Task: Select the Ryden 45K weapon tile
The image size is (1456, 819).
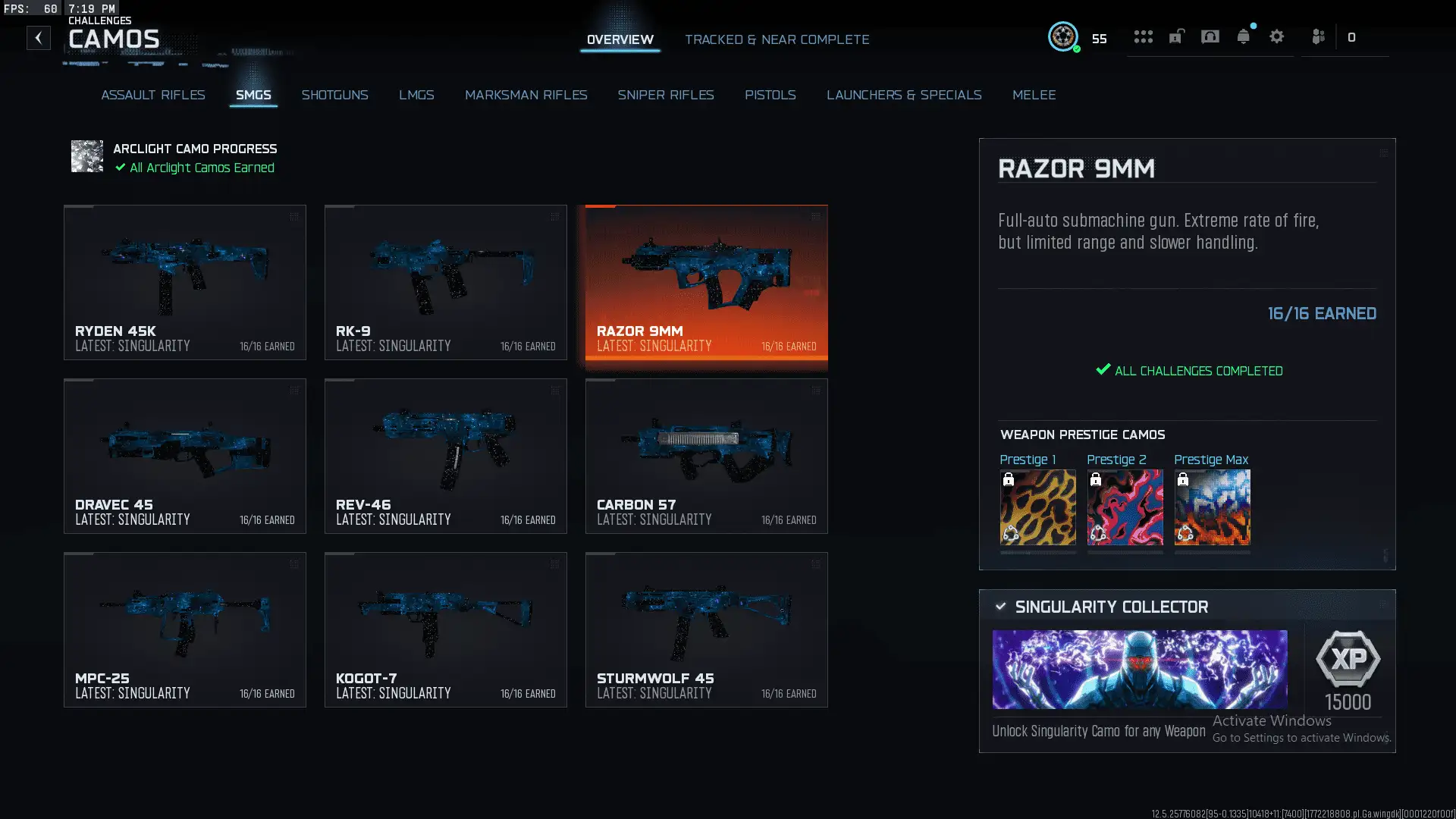Action: (x=185, y=282)
